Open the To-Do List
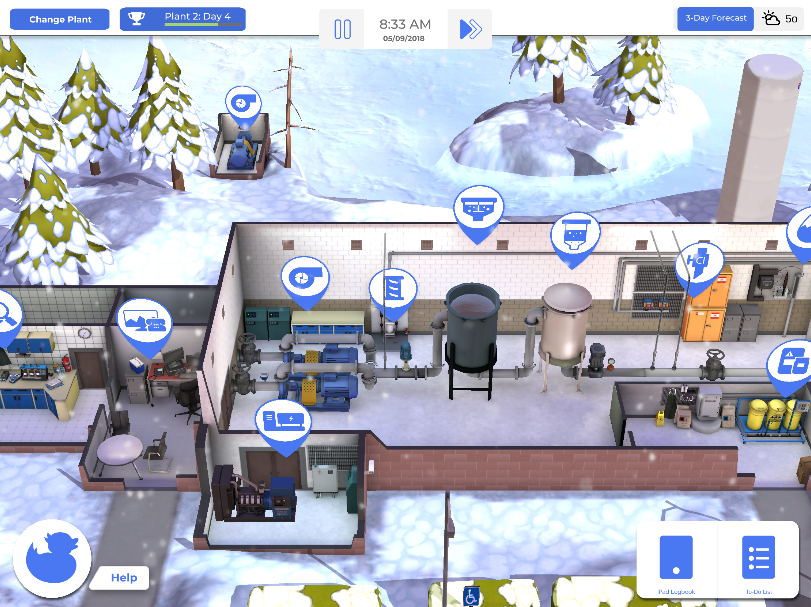 758,558
